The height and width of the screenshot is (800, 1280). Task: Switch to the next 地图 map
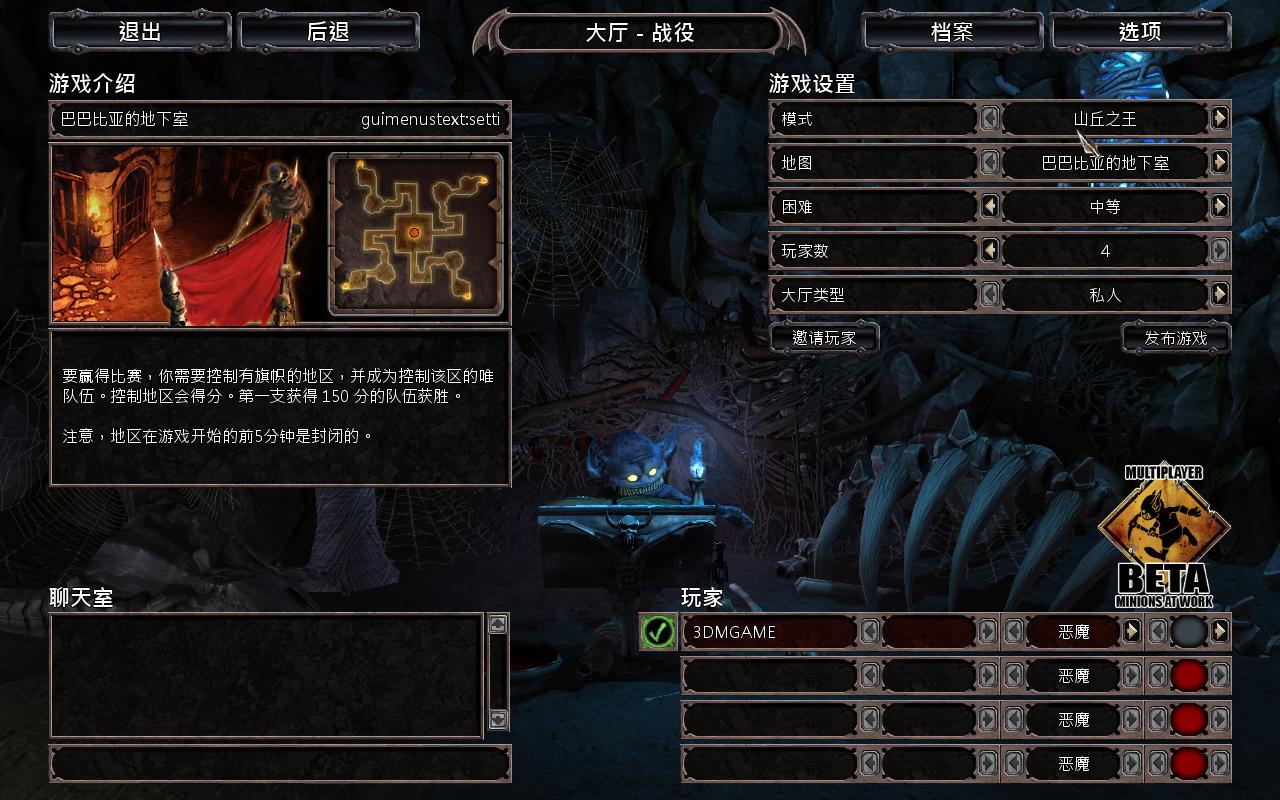1219,163
